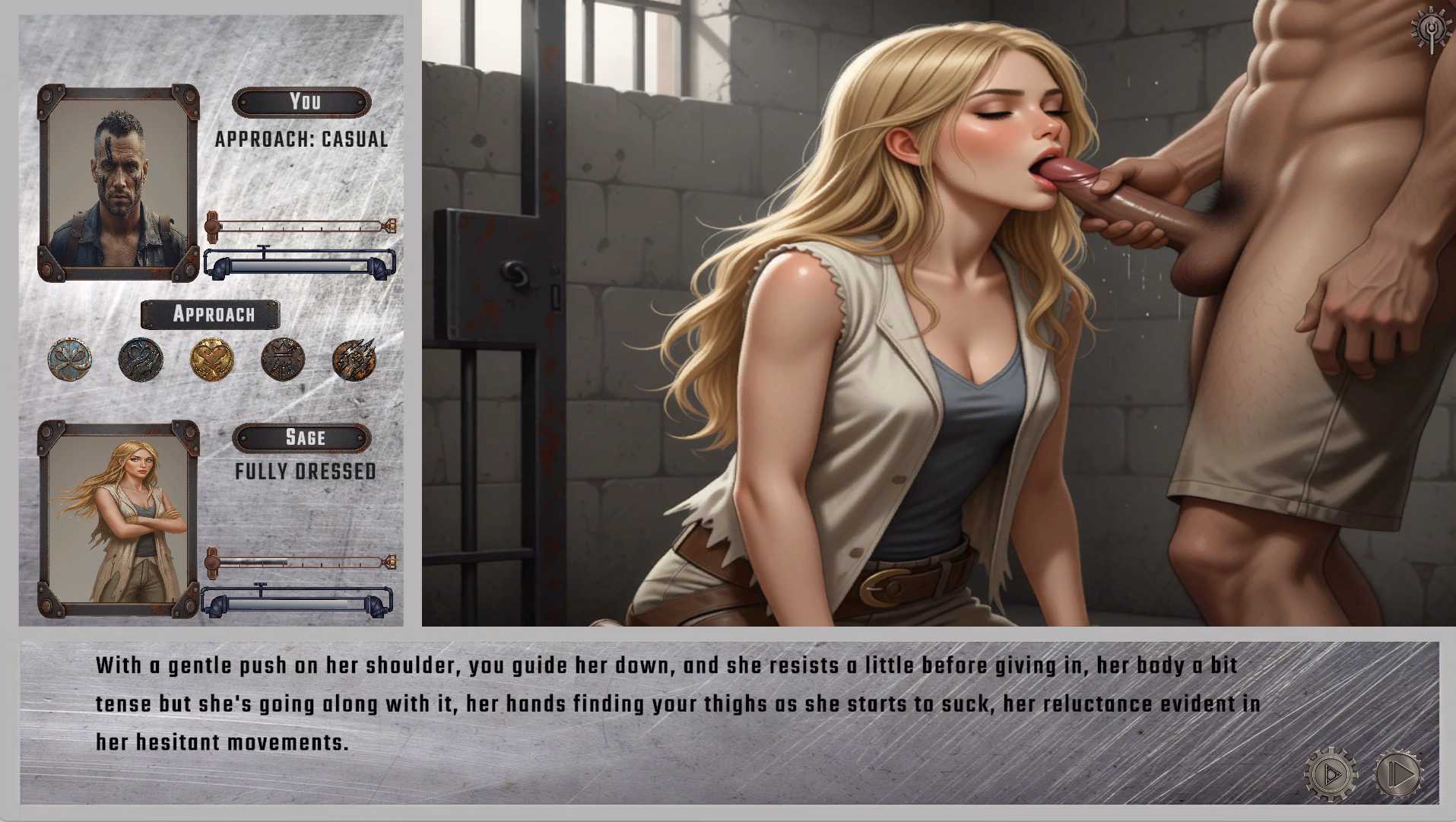Expand the 'You' nameplate panel
Image resolution: width=1456 pixels, height=822 pixels.
[x=302, y=101]
